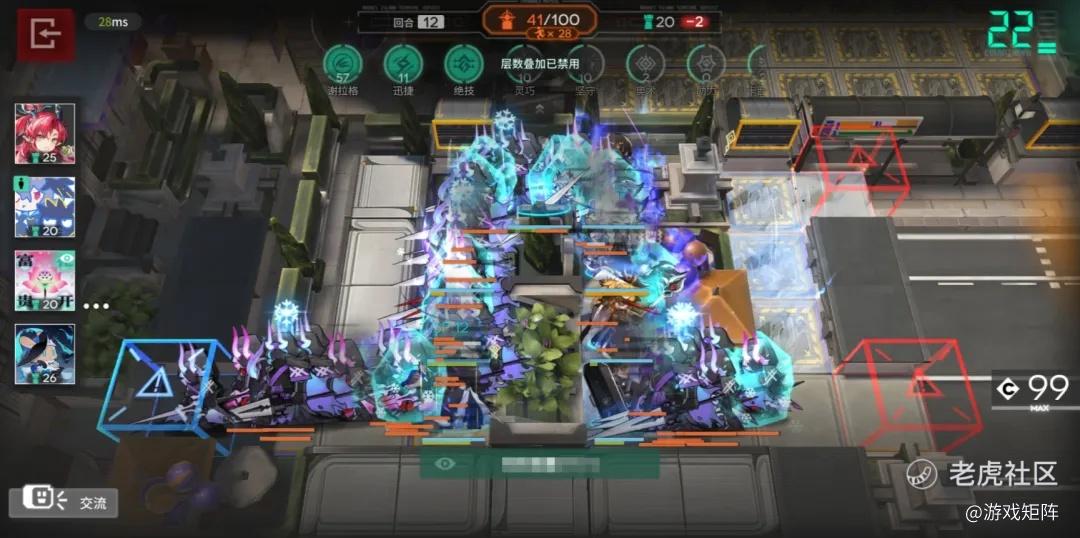Screen dimensions: 1080x538
Task: Collapse the synergy bar with the arrow
Action: 540,106
